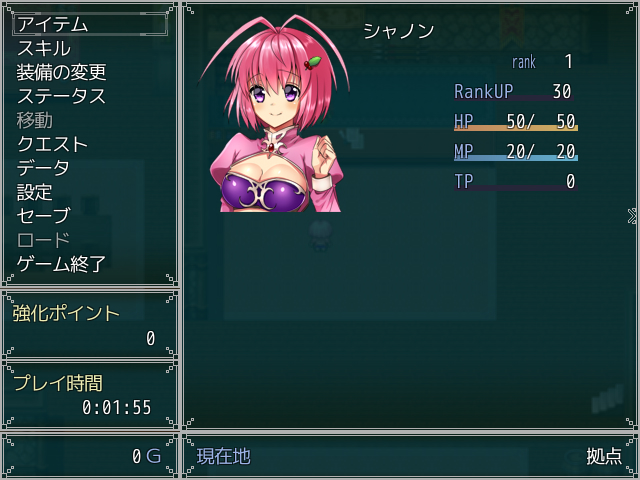This screenshot has height=480, width=640.
Task: Select ゲーム終了 (End Game)
Action: [61, 264]
